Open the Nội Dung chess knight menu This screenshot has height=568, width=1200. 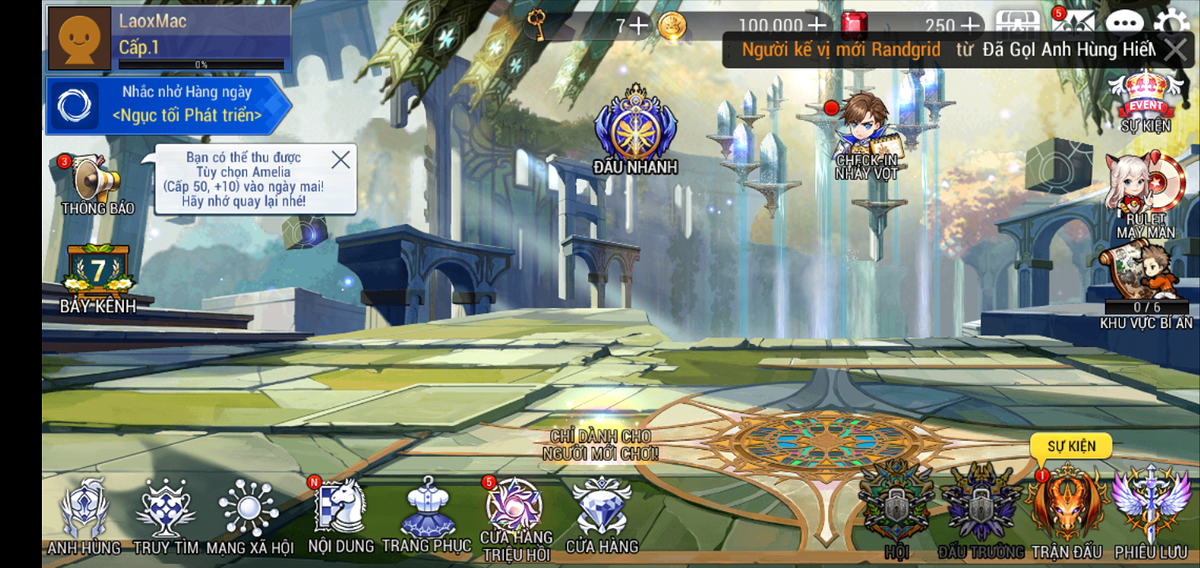tap(341, 509)
